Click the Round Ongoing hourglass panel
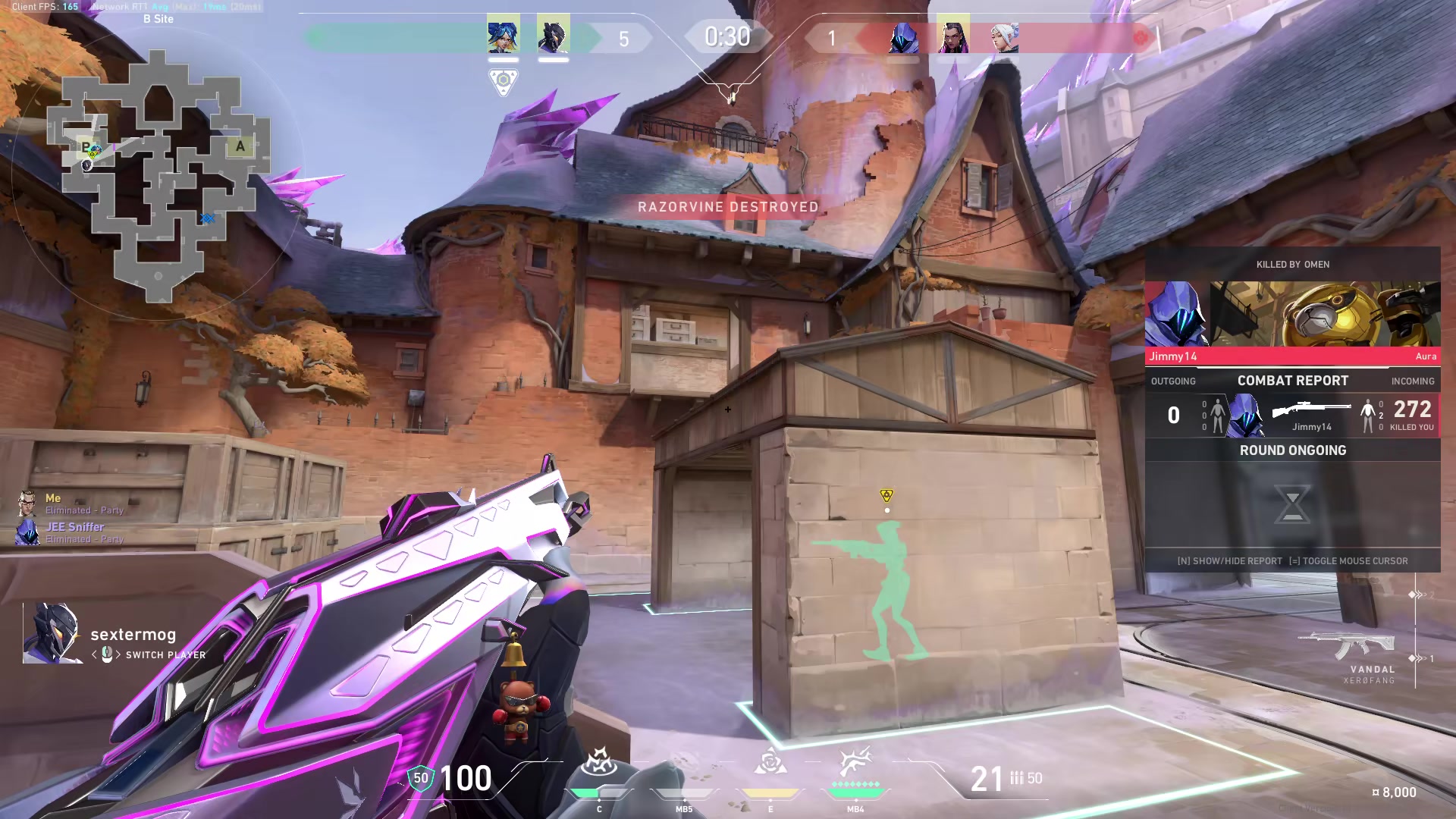The image size is (1456, 819). point(1292,504)
